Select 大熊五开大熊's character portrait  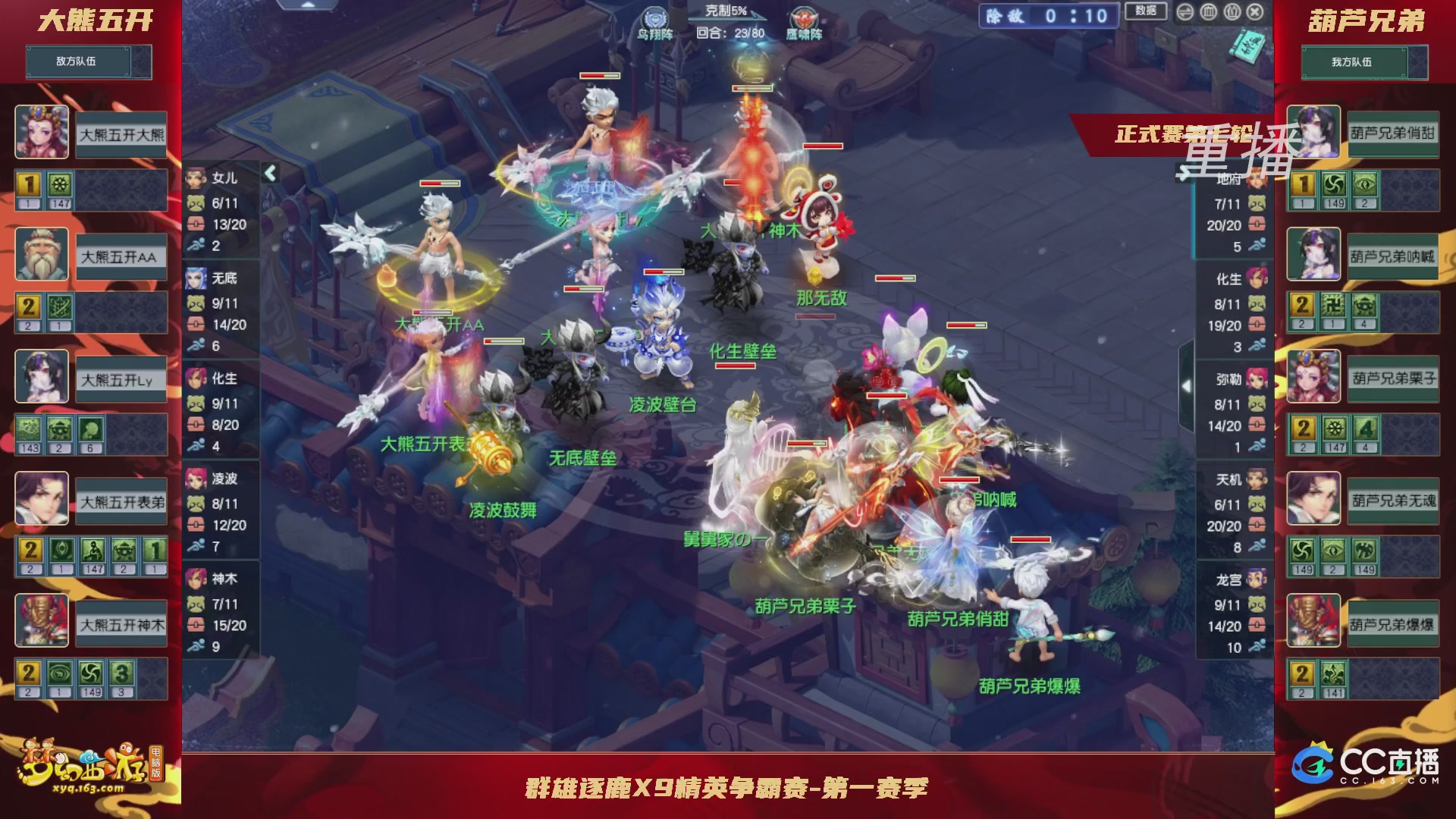pyautogui.click(x=42, y=133)
